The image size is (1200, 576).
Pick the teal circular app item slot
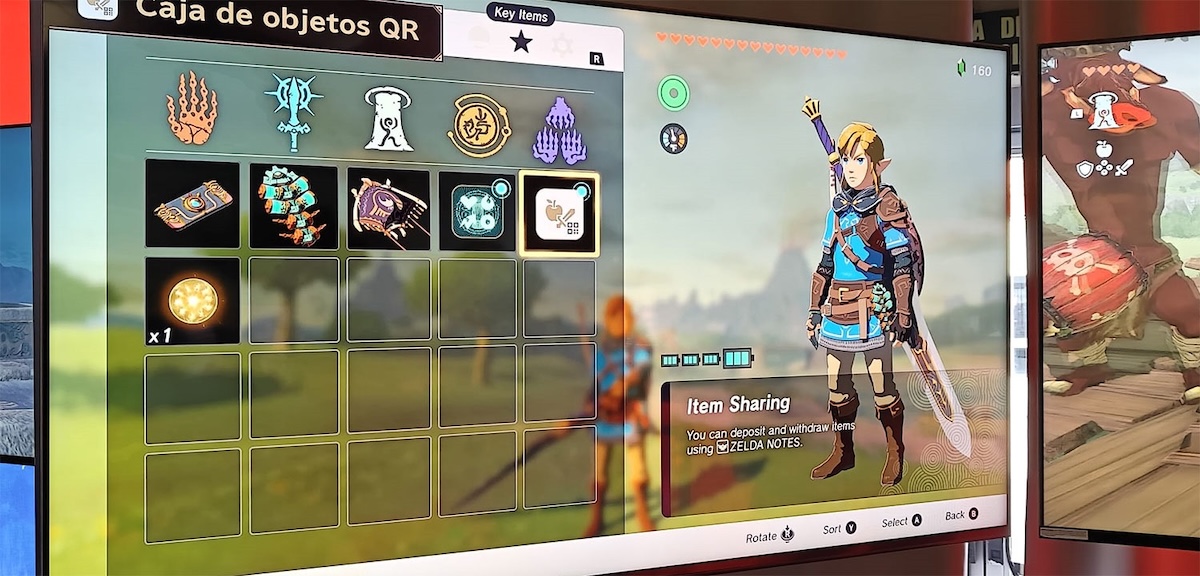[477, 211]
